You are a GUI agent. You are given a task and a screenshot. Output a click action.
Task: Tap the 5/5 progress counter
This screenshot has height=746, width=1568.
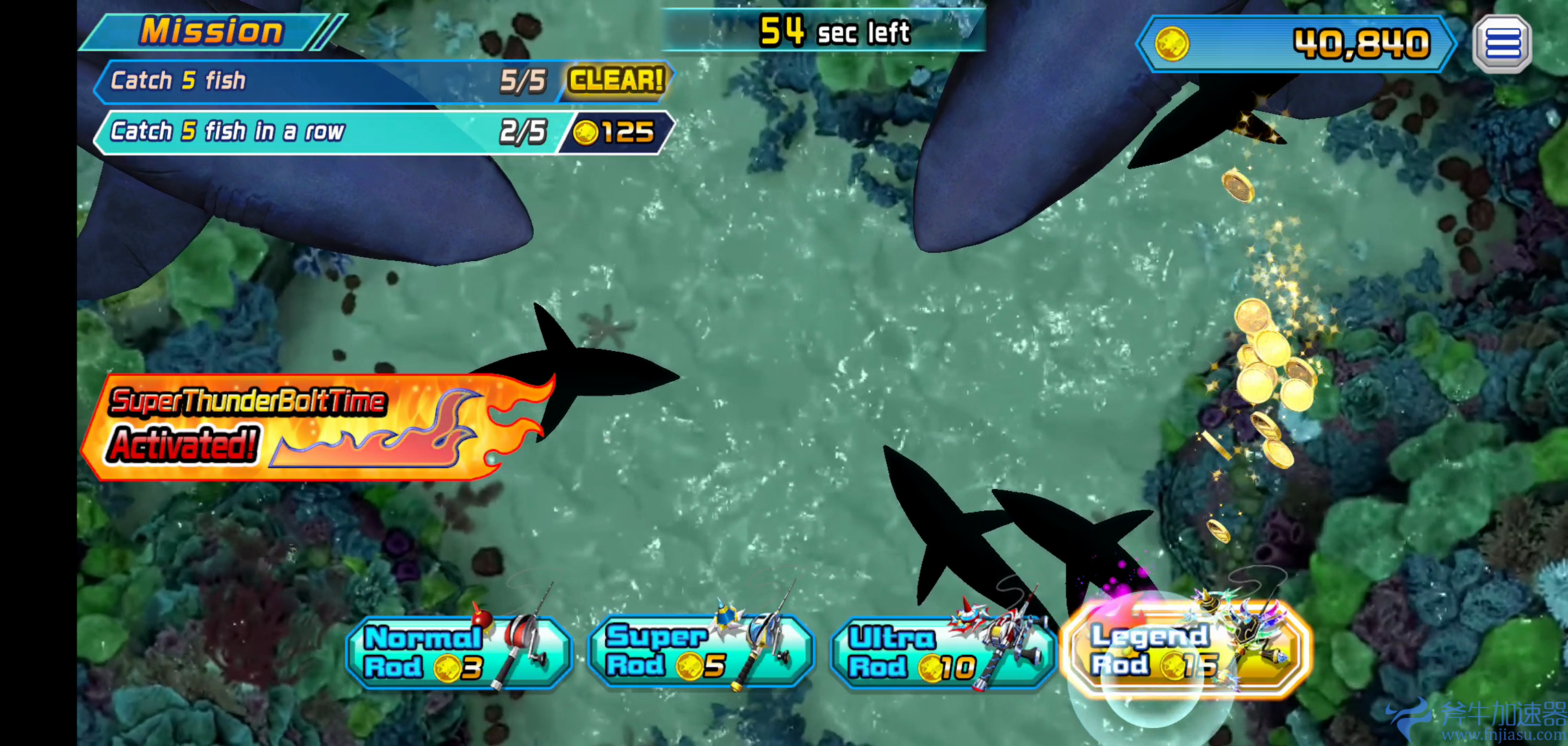[524, 80]
